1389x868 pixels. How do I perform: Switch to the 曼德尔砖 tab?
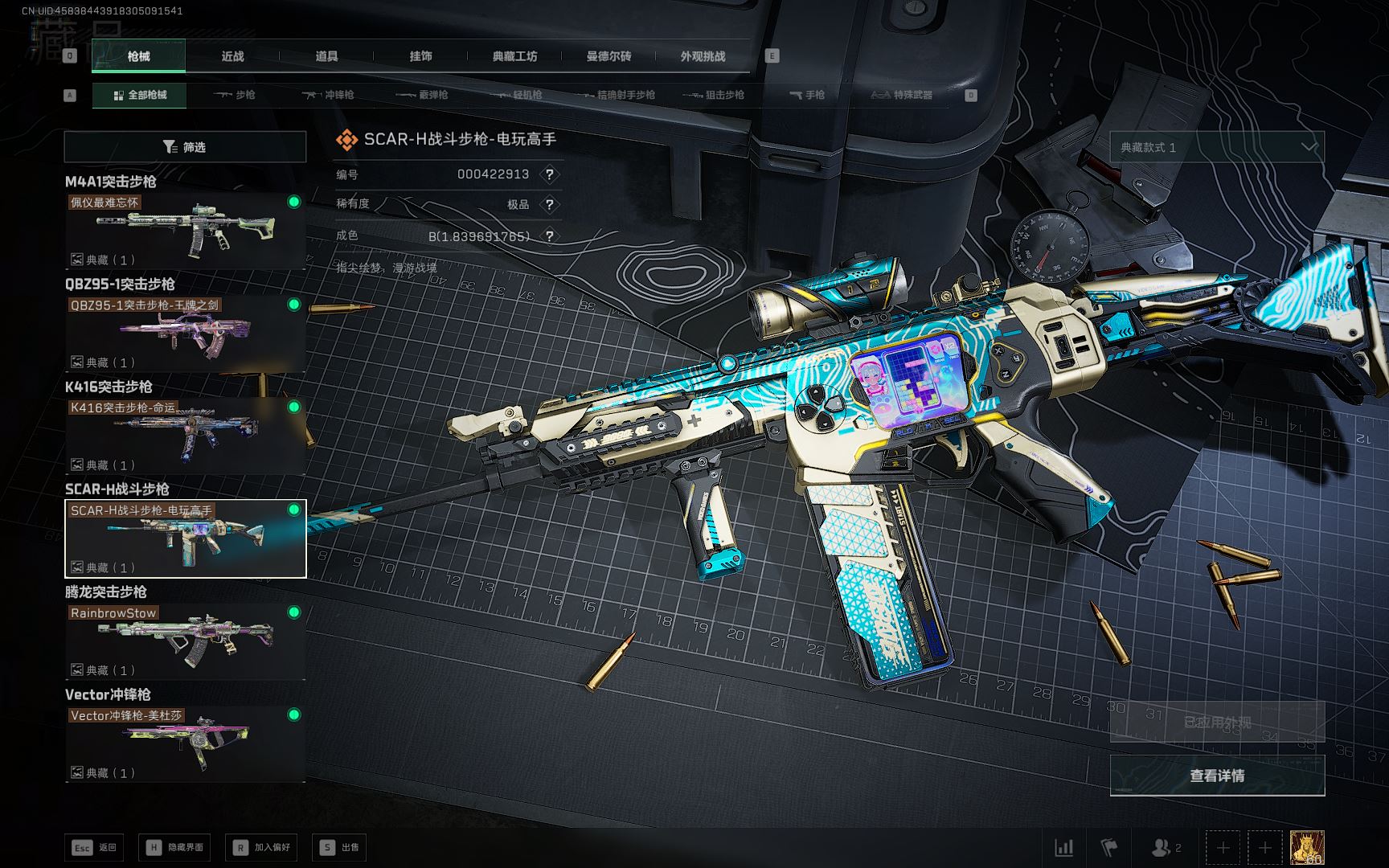[x=608, y=56]
